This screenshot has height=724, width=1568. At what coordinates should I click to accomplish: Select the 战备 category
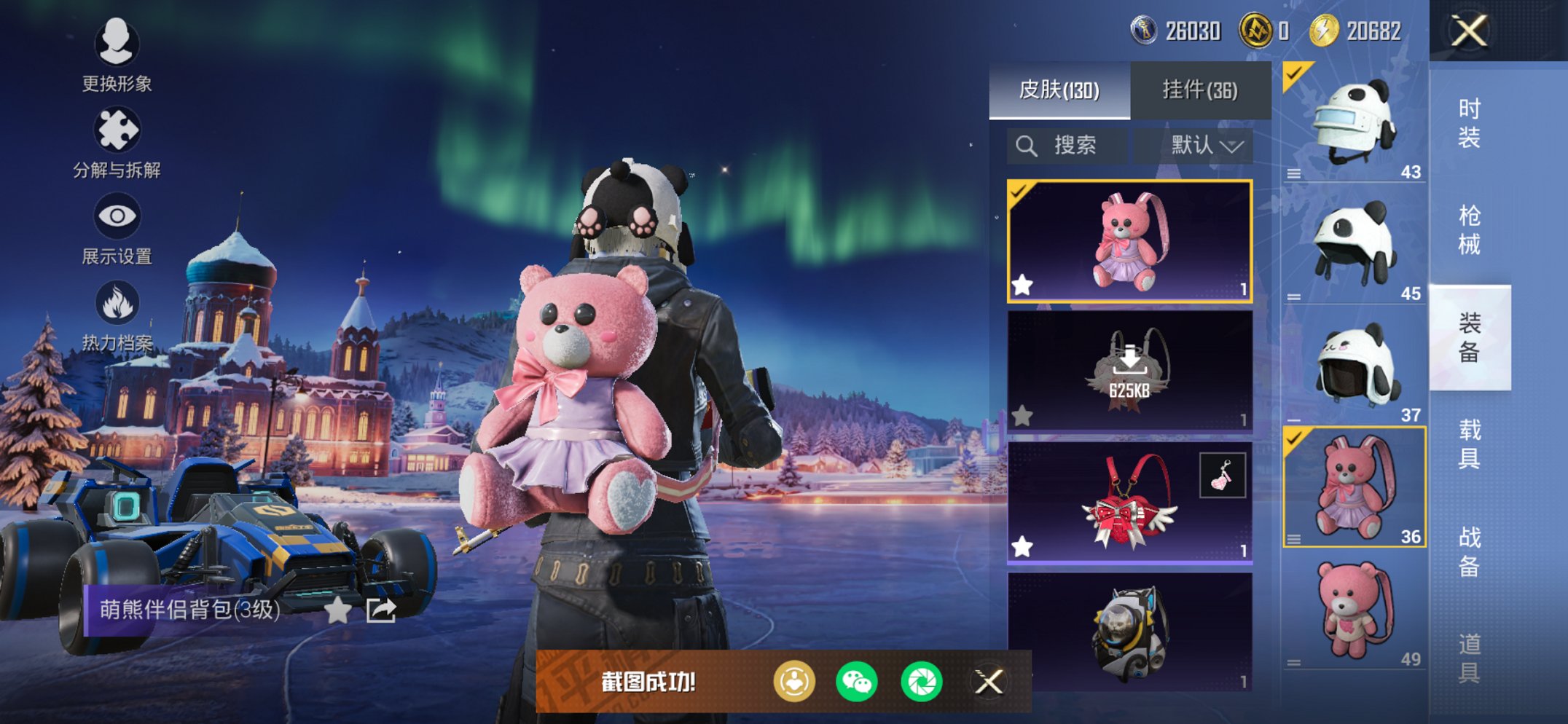(x=1469, y=551)
